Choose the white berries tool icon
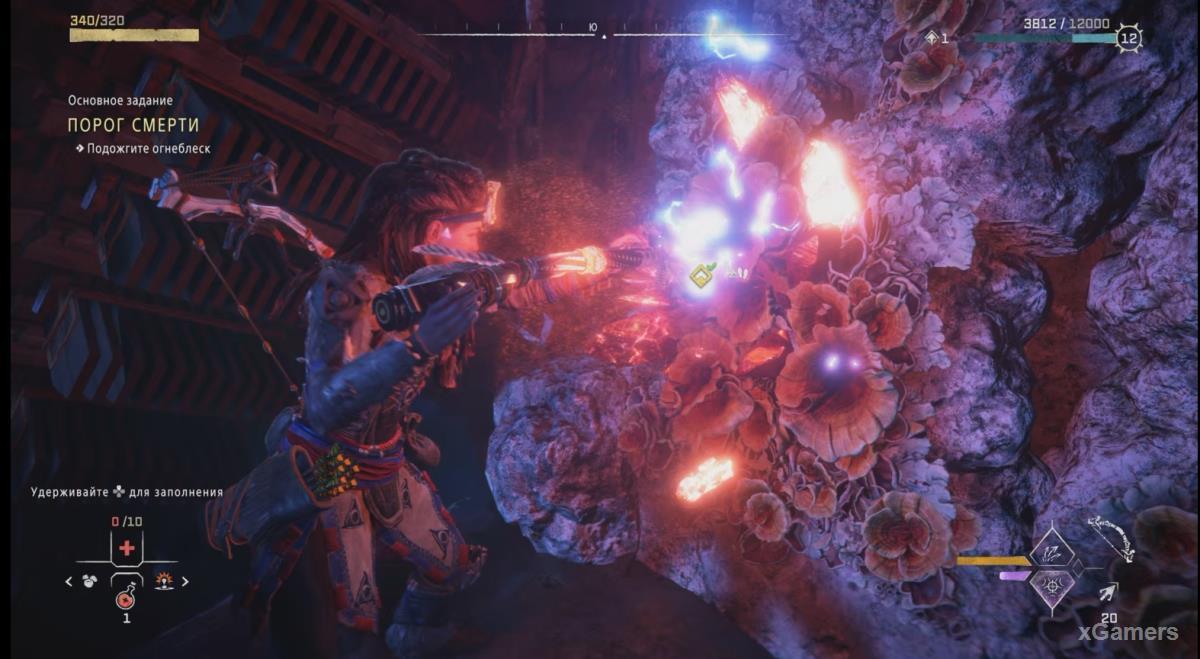This screenshot has width=1200, height=659. (89, 581)
